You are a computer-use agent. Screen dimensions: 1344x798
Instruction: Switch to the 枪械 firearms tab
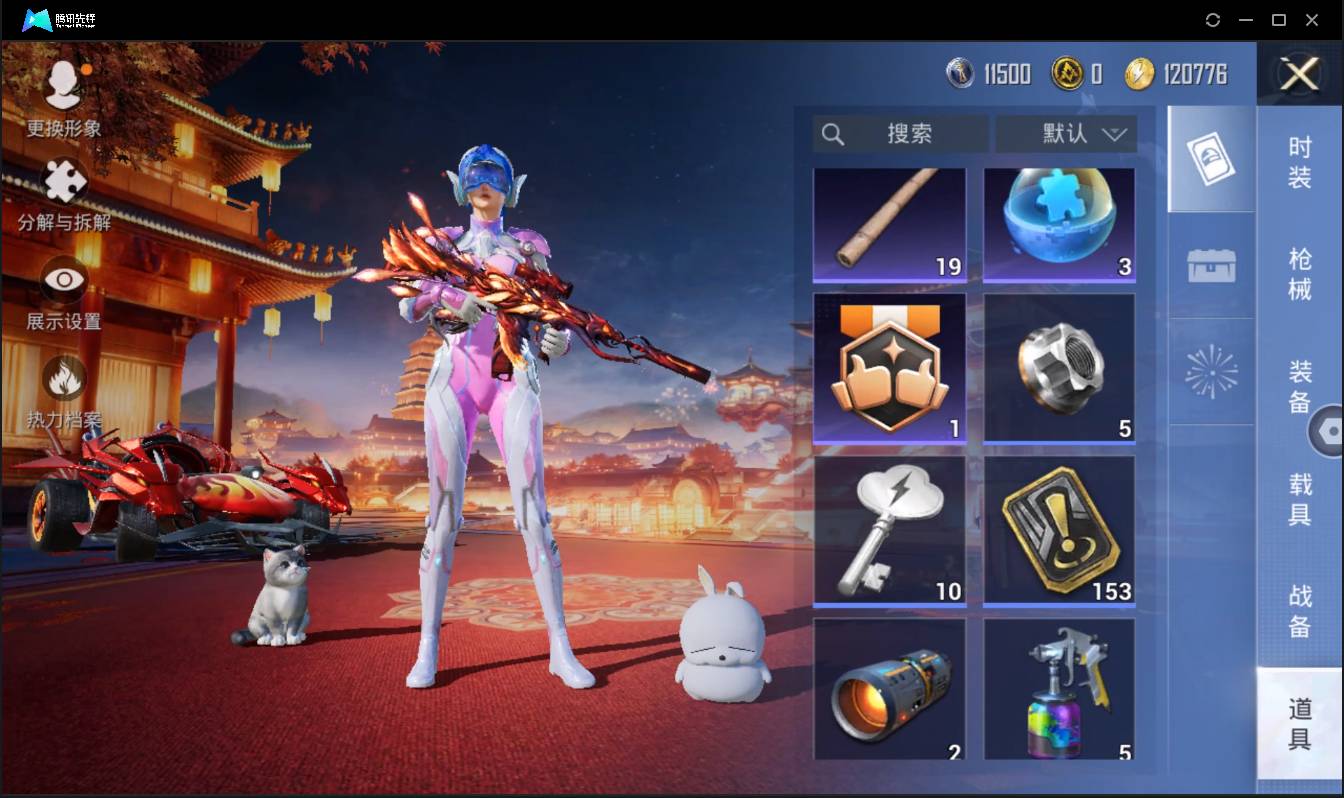tap(1299, 274)
